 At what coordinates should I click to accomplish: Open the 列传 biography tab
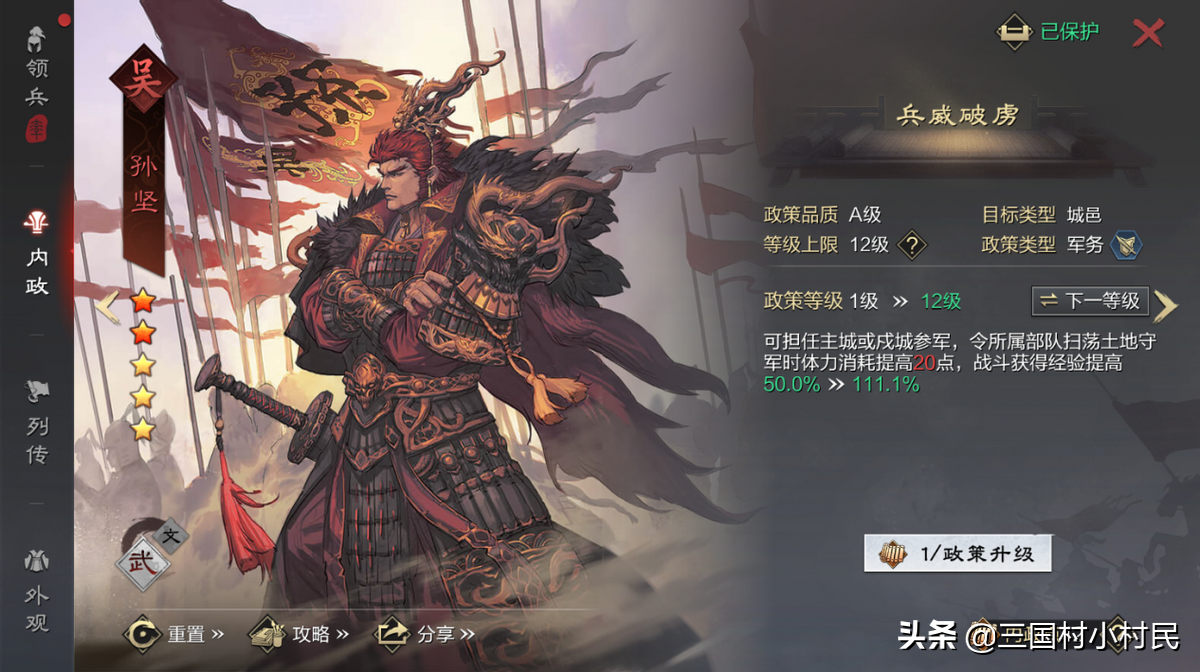click(37, 426)
